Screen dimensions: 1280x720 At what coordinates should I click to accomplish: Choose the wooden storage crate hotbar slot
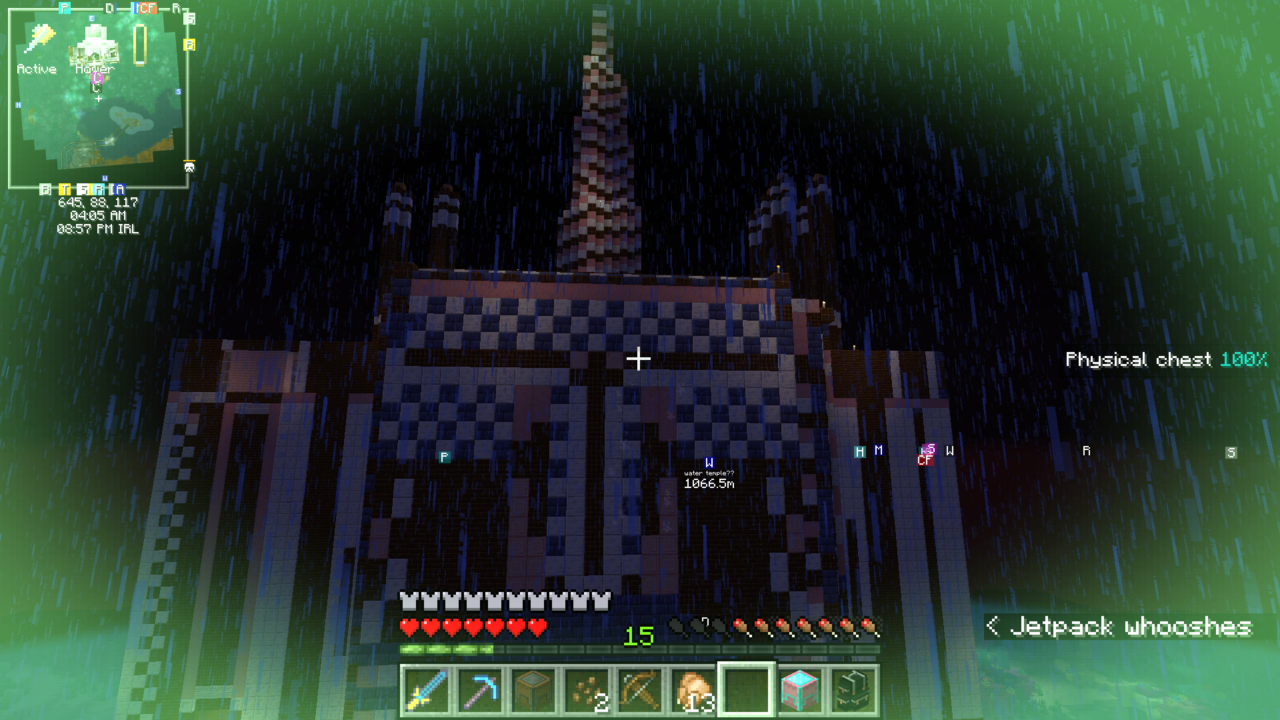point(531,690)
